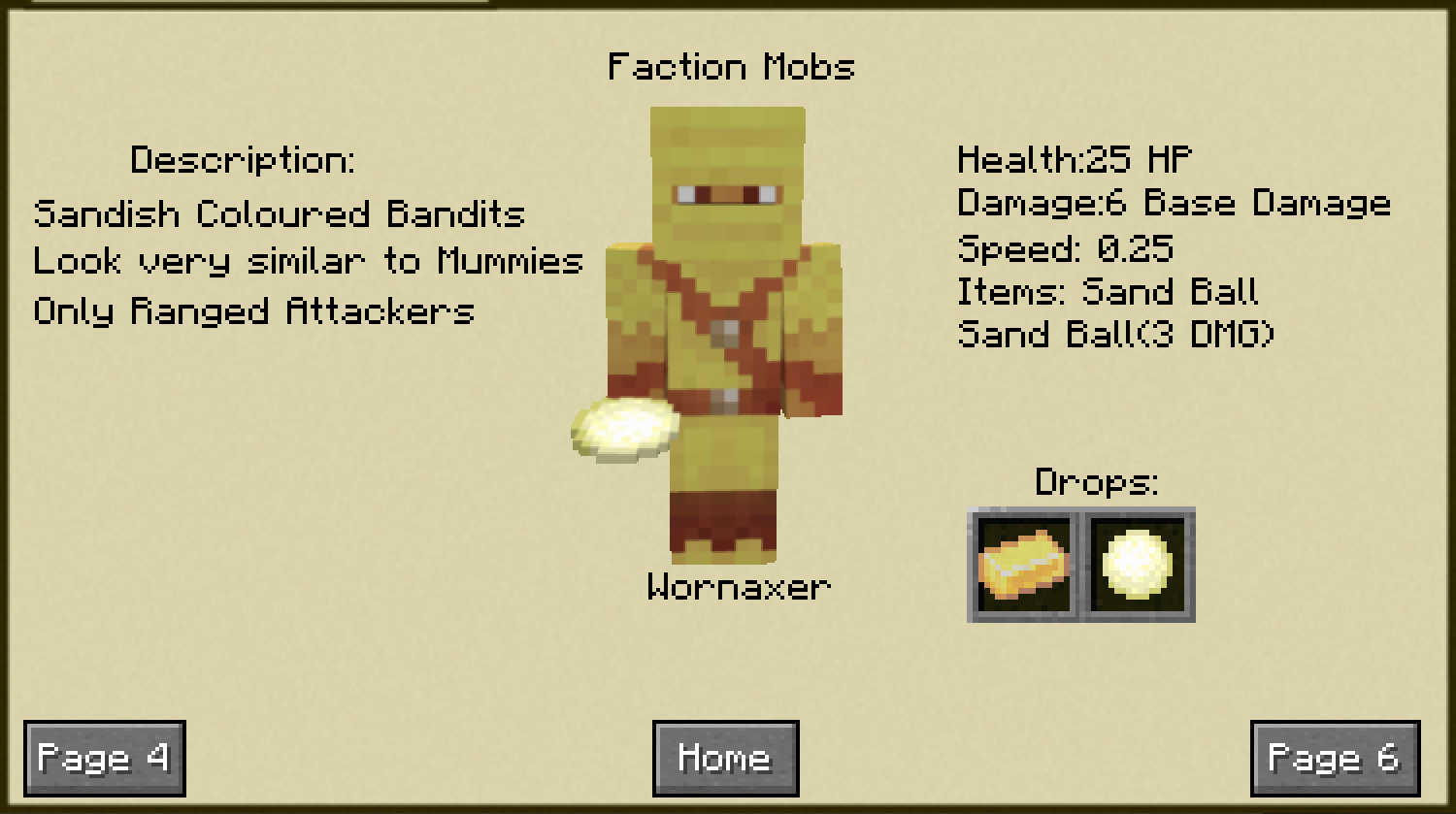Image resolution: width=1456 pixels, height=814 pixels.
Task: Advance to Page 6
Action: click(x=1335, y=758)
